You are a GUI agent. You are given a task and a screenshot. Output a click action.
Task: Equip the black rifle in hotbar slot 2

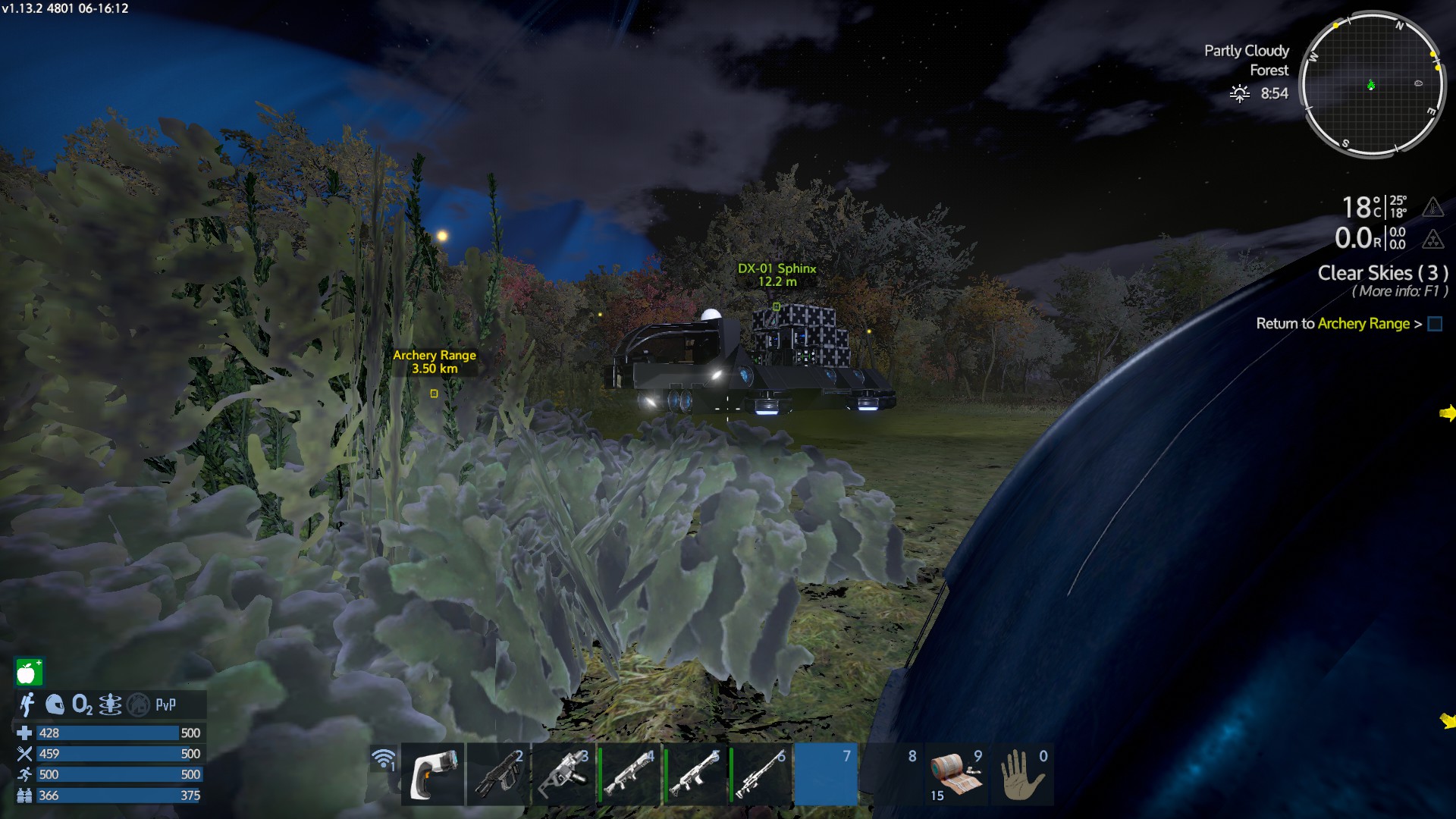pos(498,774)
